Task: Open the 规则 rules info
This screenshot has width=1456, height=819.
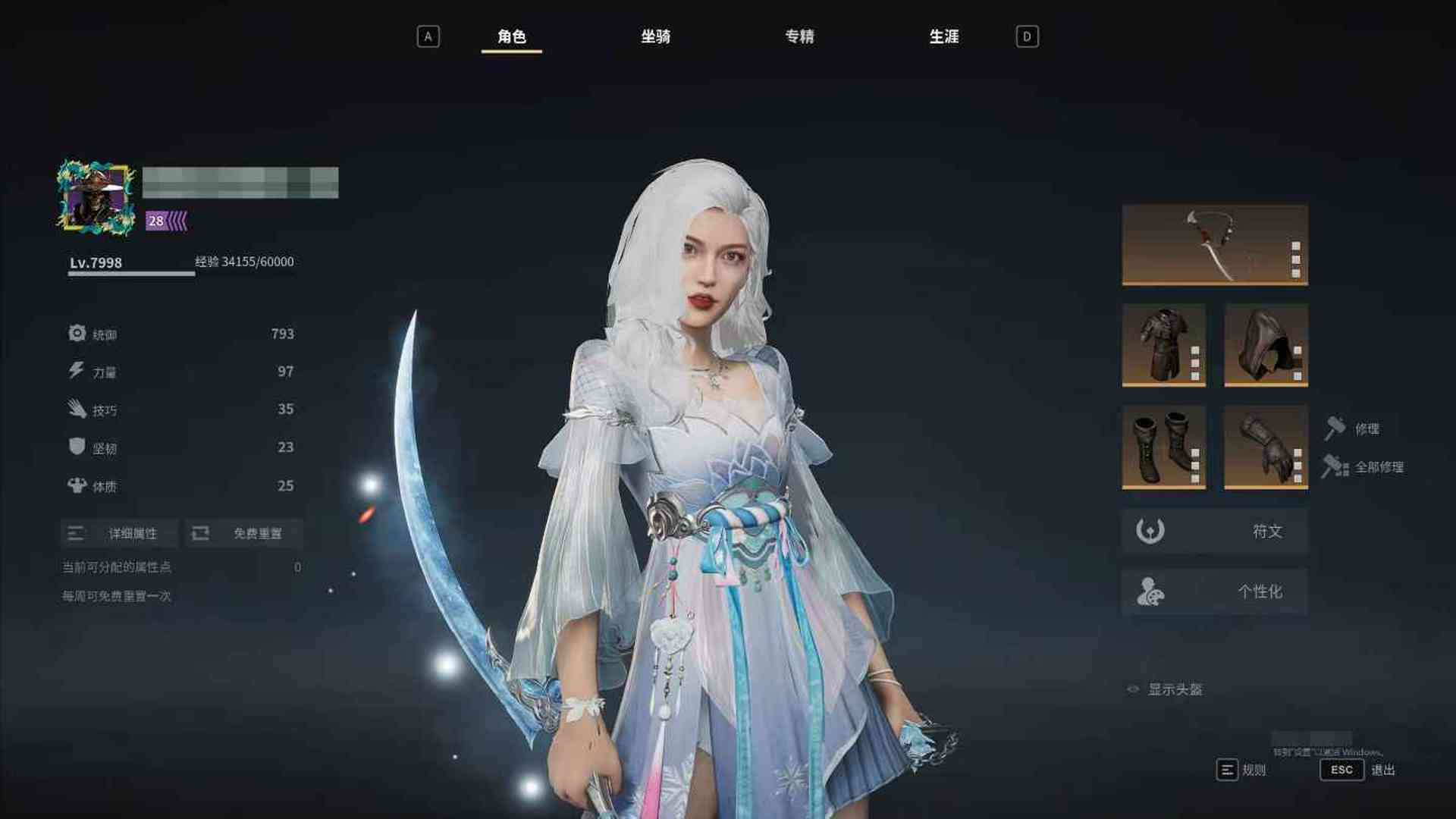Action: click(1241, 770)
